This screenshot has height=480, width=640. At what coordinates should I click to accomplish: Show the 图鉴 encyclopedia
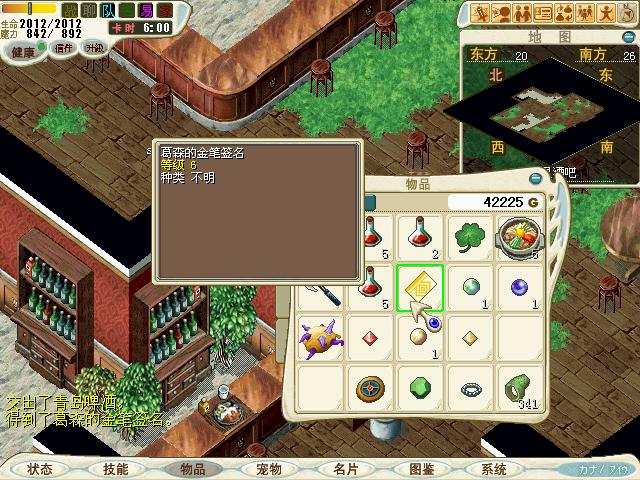pos(421,468)
